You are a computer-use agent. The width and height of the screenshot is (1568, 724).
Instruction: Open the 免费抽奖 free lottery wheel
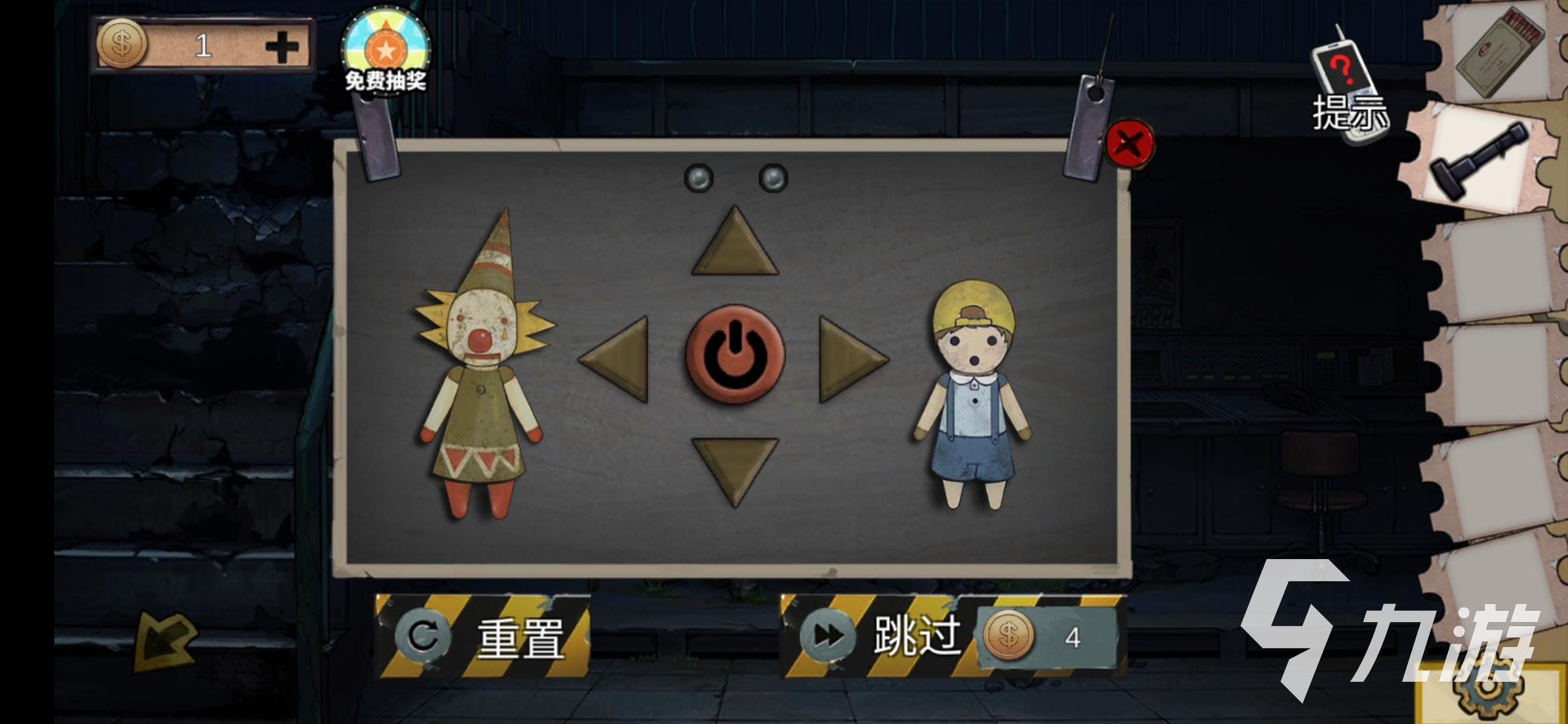point(385,51)
